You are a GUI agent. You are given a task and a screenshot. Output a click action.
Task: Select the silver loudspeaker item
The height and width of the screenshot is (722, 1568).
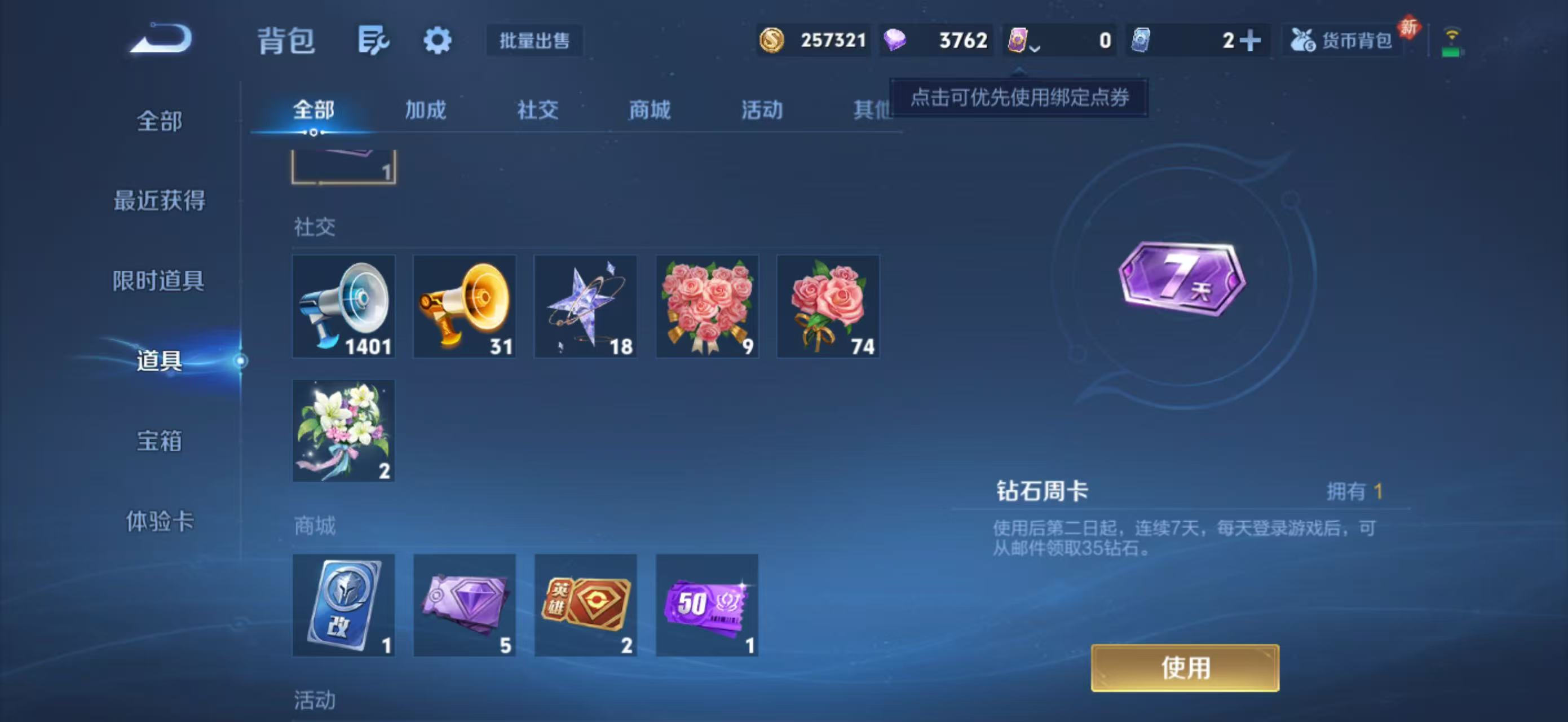click(x=343, y=306)
